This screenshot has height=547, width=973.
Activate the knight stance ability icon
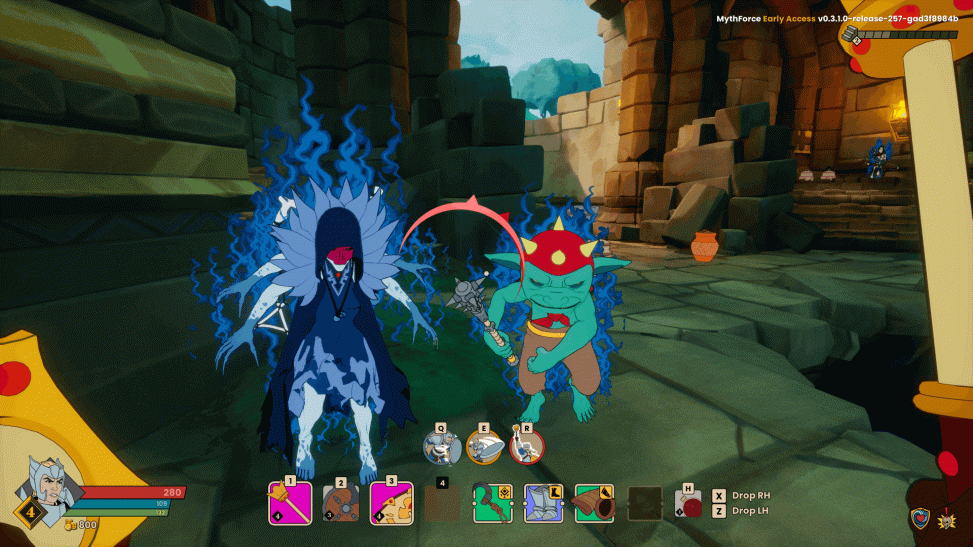(442, 447)
